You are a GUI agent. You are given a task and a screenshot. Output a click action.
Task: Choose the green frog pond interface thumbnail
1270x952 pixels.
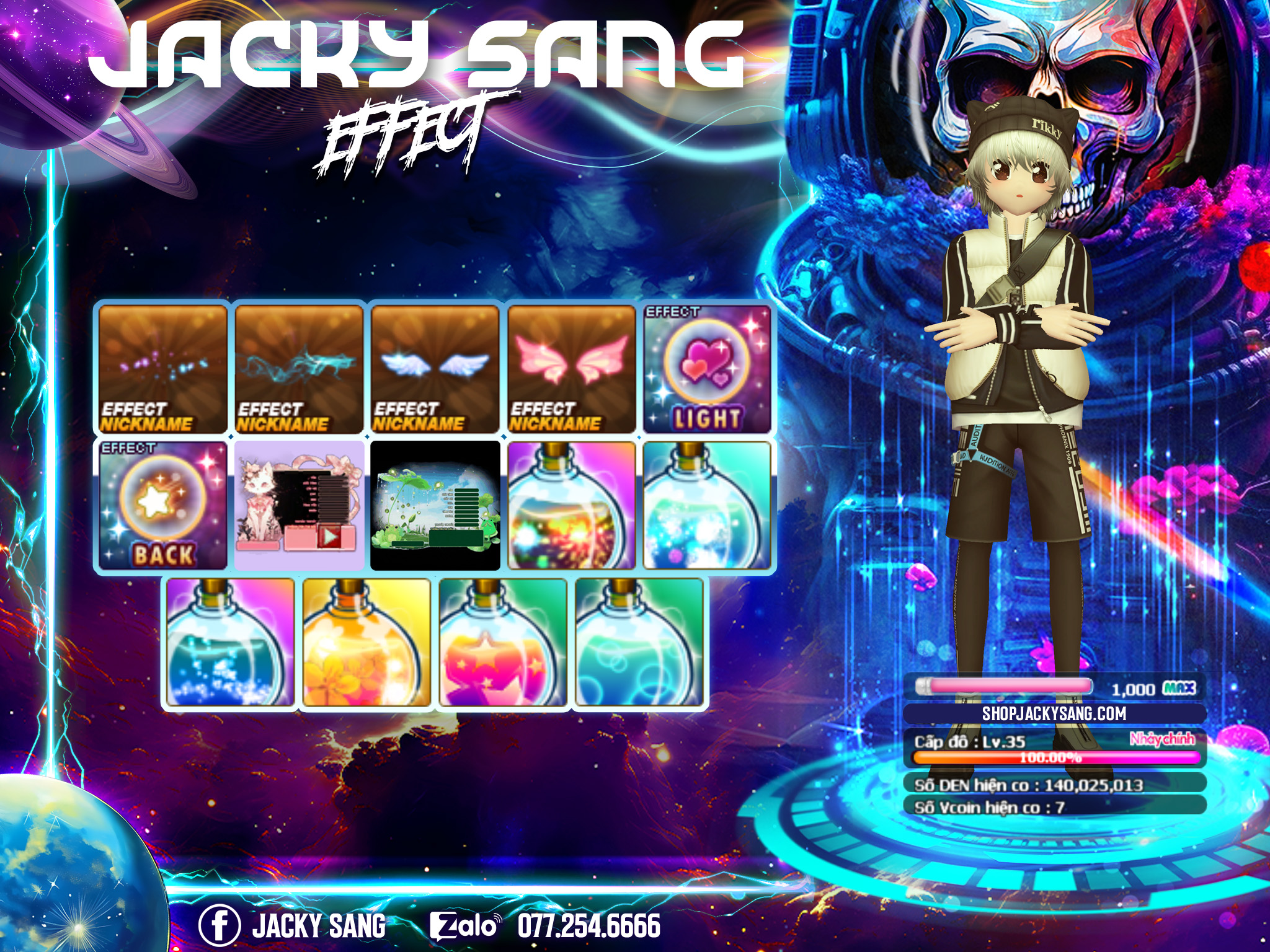pyautogui.click(x=435, y=506)
